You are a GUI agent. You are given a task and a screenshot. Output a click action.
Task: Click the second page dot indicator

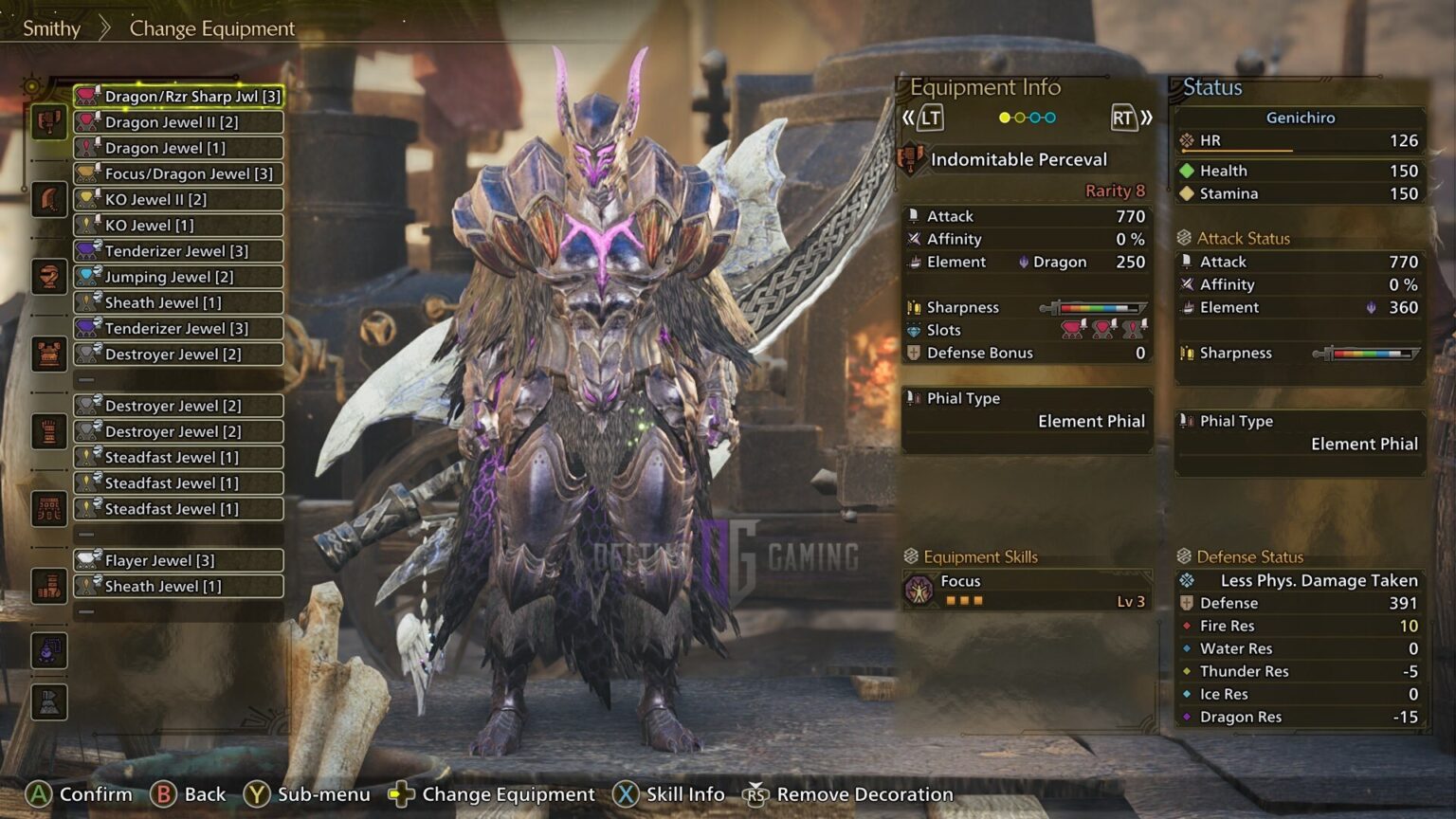point(1018,117)
